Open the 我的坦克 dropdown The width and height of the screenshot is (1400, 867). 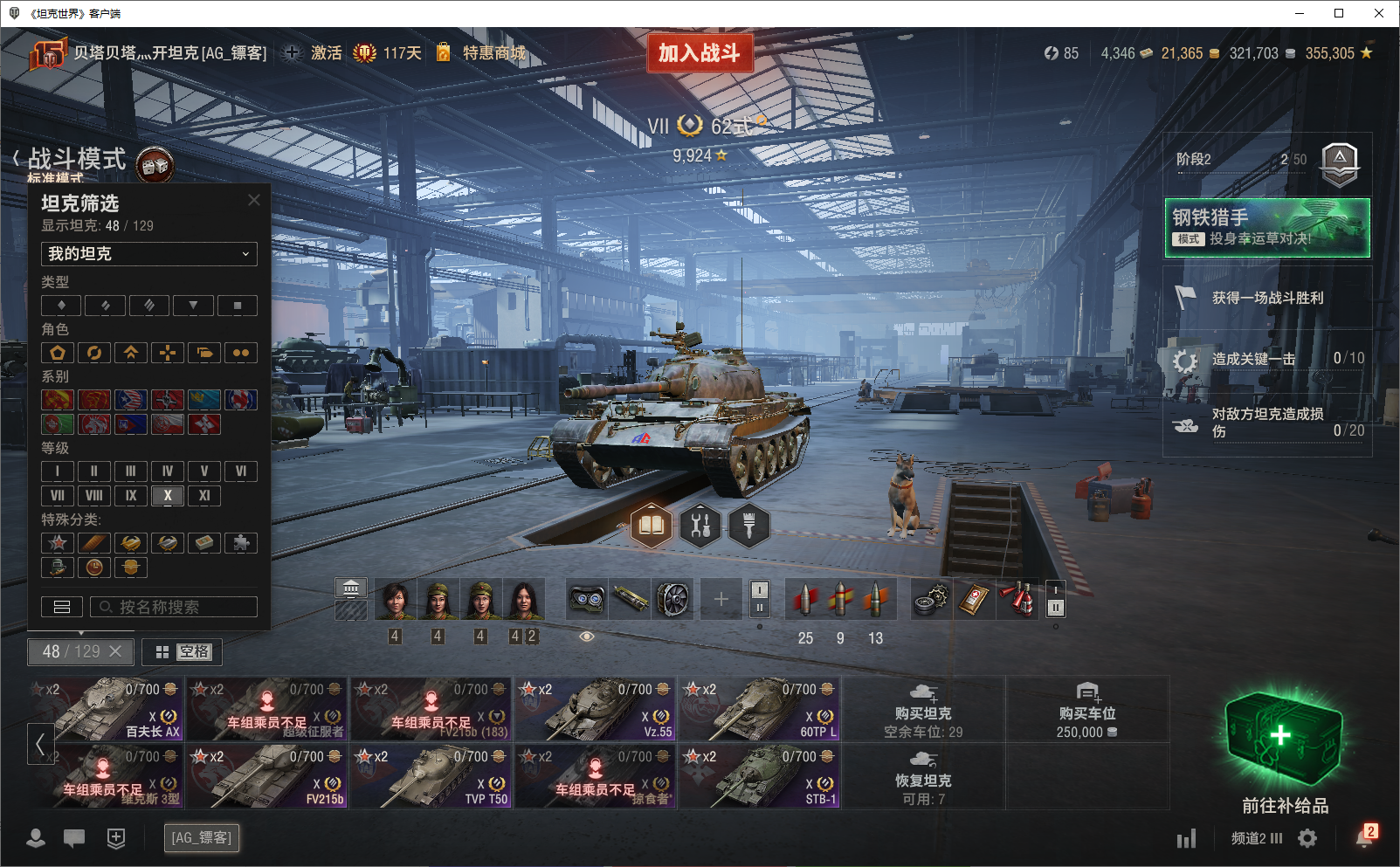click(x=148, y=254)
